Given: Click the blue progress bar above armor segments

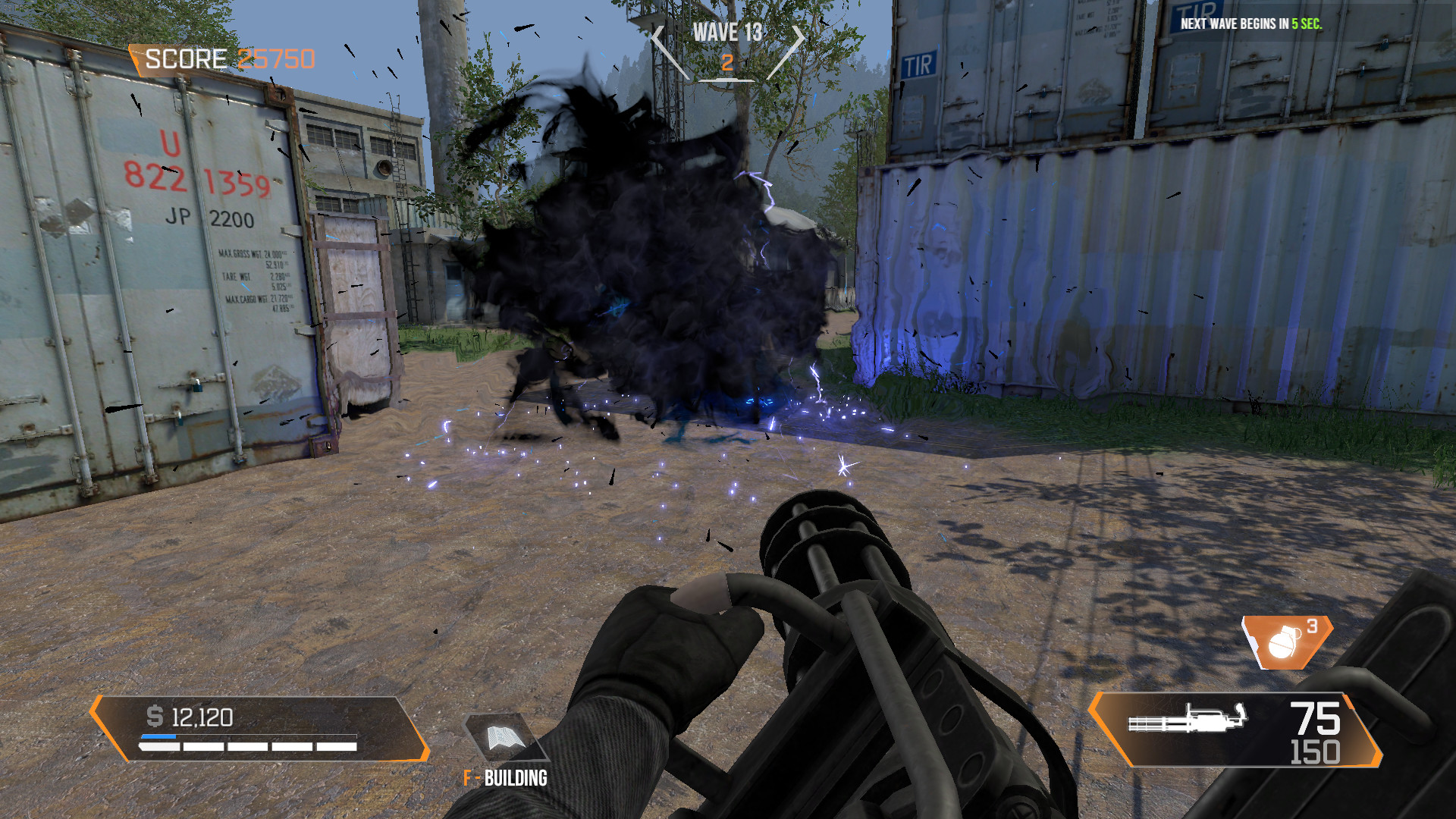Looking at the screenshot, I should click(x=158, y=736).
